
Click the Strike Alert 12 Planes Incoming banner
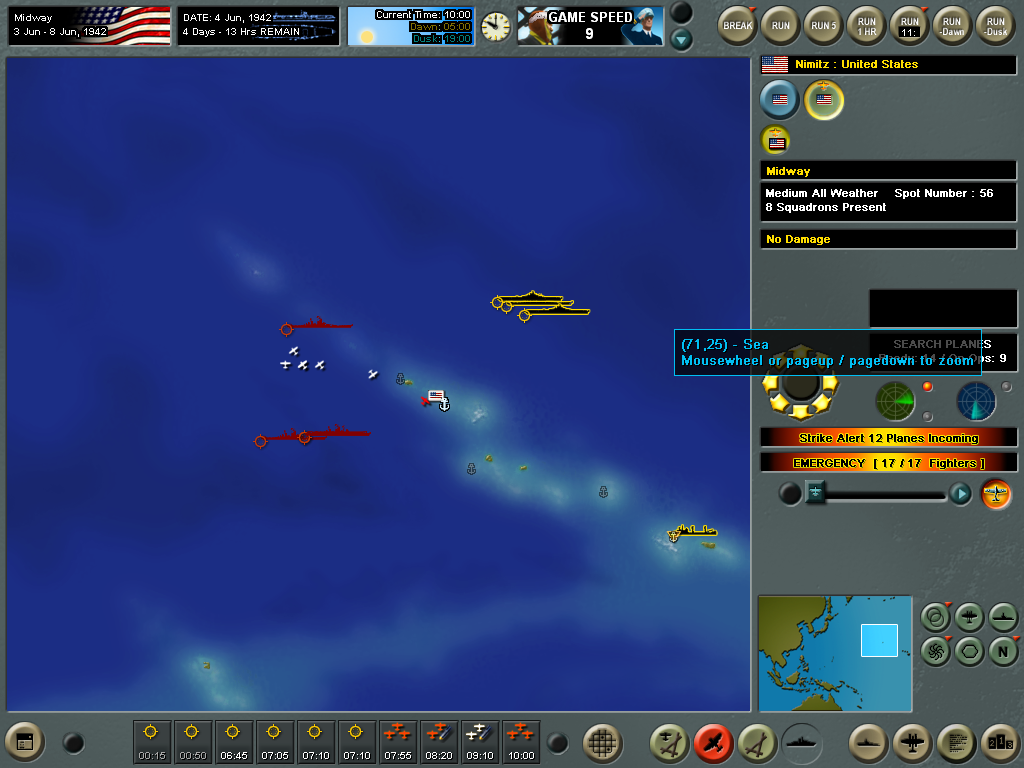(x=888, y=438)
